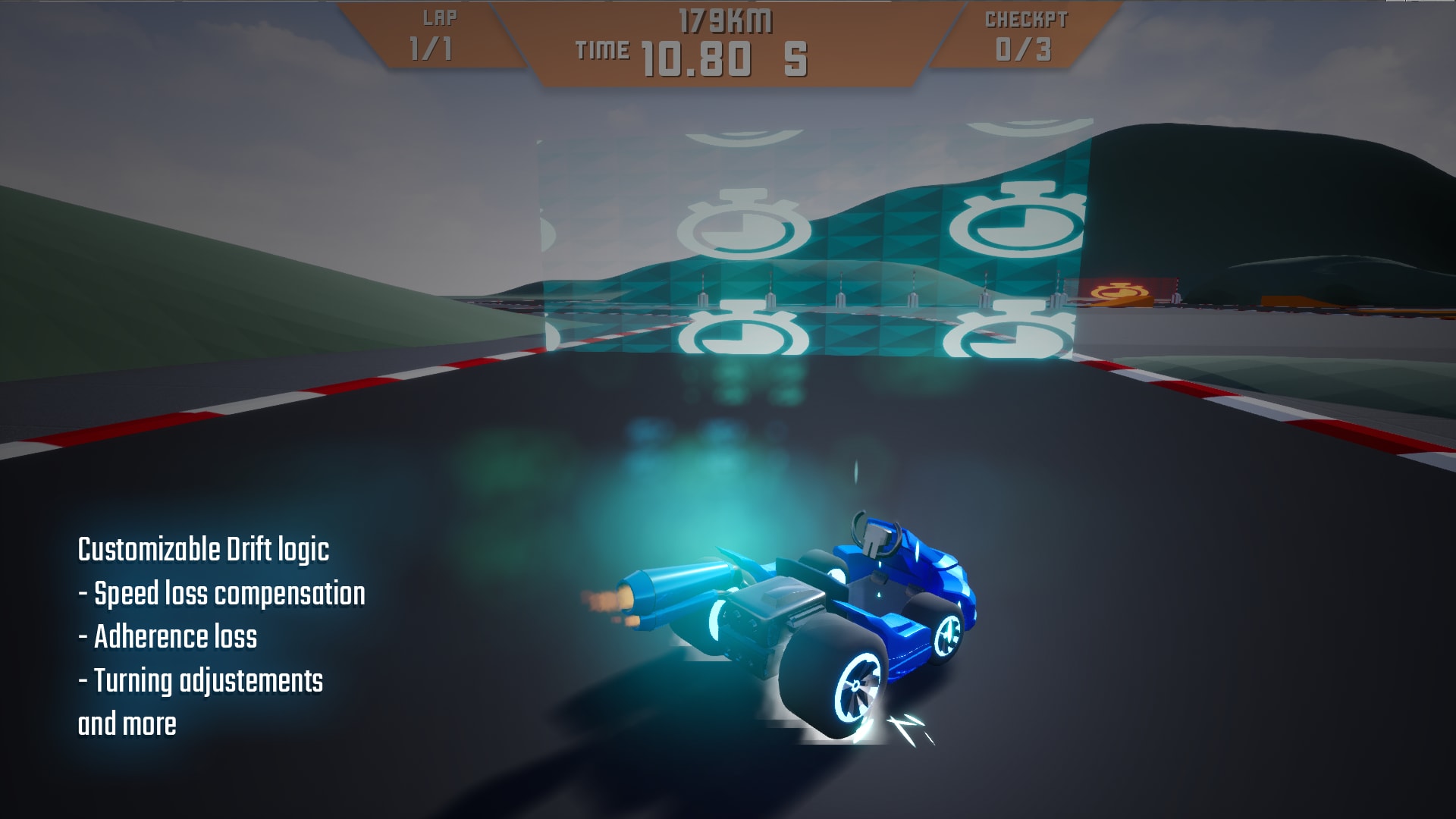1456x819 pixels.
Task: Select the orange stopwatch marker near the distant checkpoint
Action: tap(1113, 290)
